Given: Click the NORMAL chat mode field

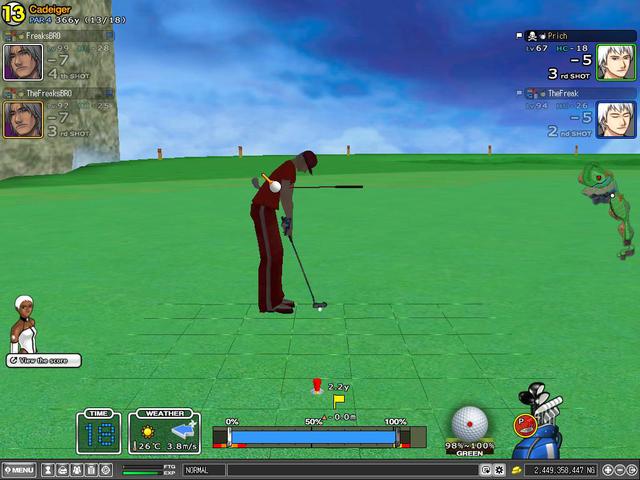Looking at the screenshot, I should point(204,469).
